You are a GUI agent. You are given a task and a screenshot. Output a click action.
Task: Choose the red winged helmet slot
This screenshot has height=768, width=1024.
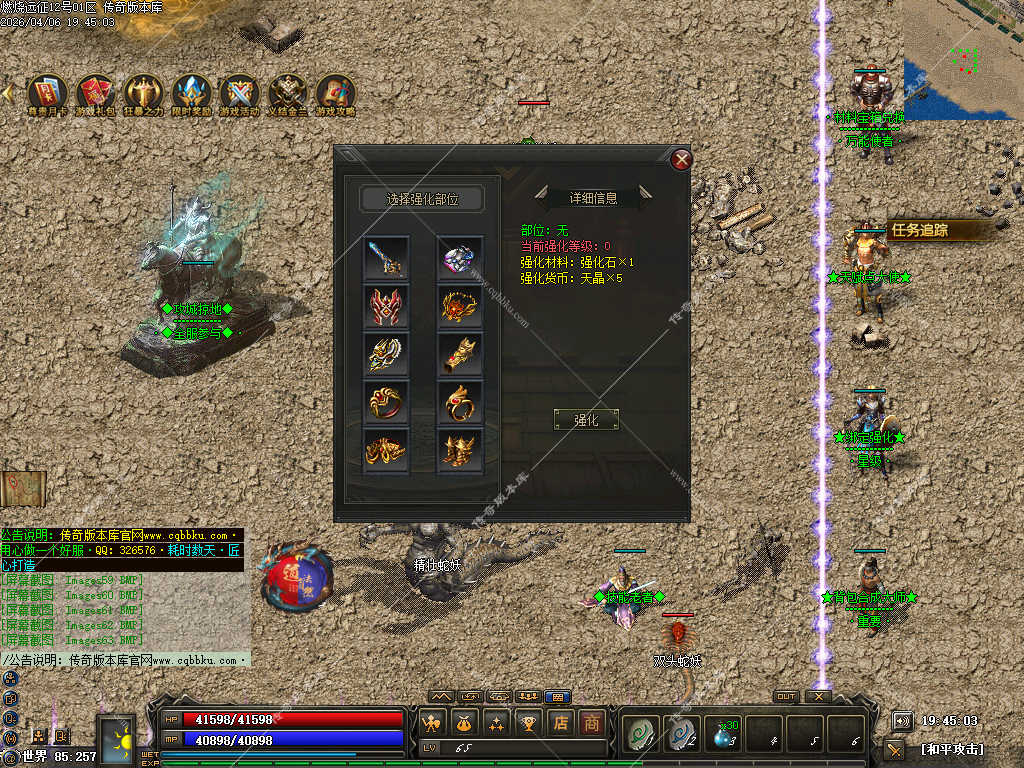coord(386,307)
